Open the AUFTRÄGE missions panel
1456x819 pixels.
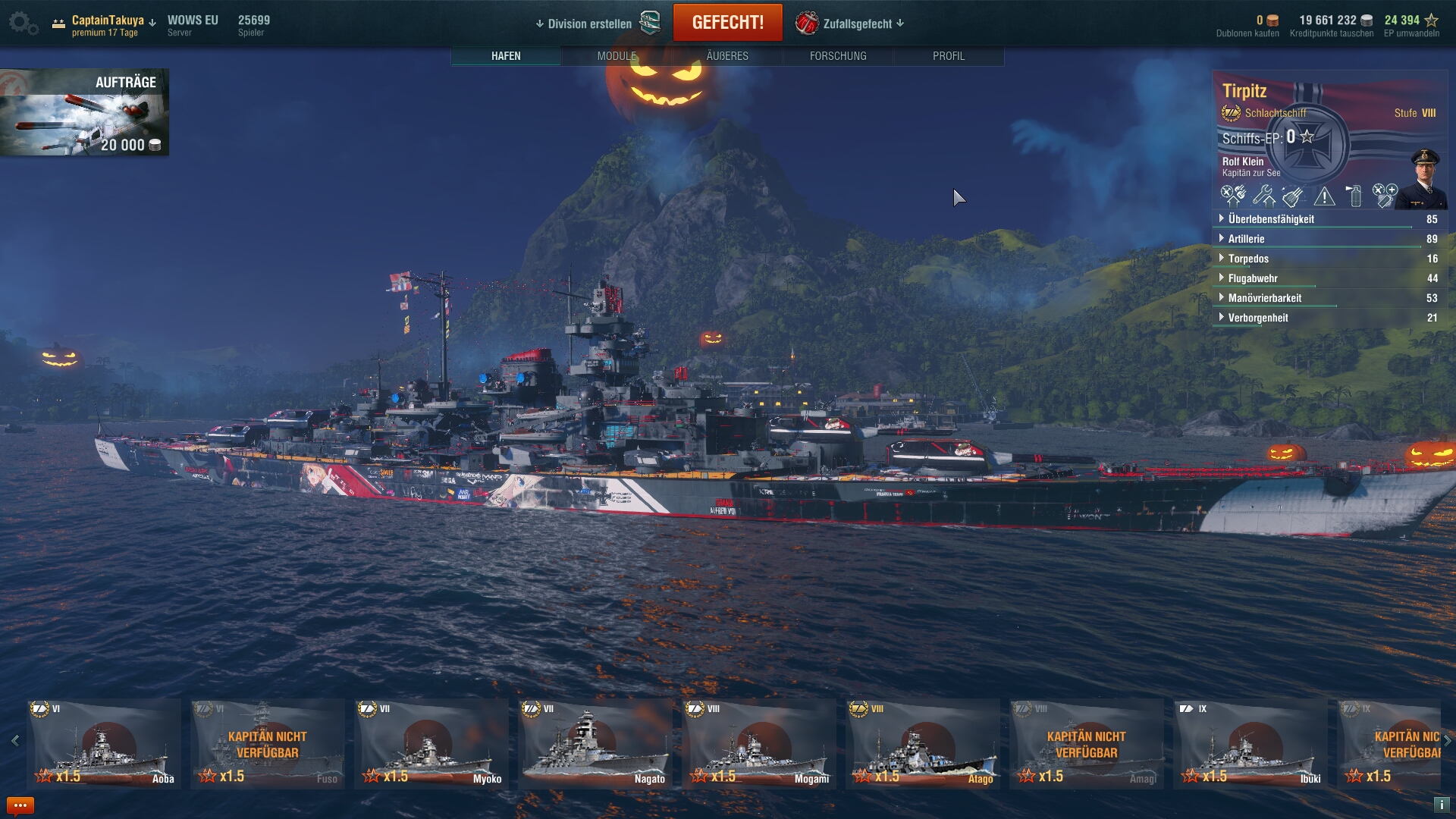click(x=84, y=112)
